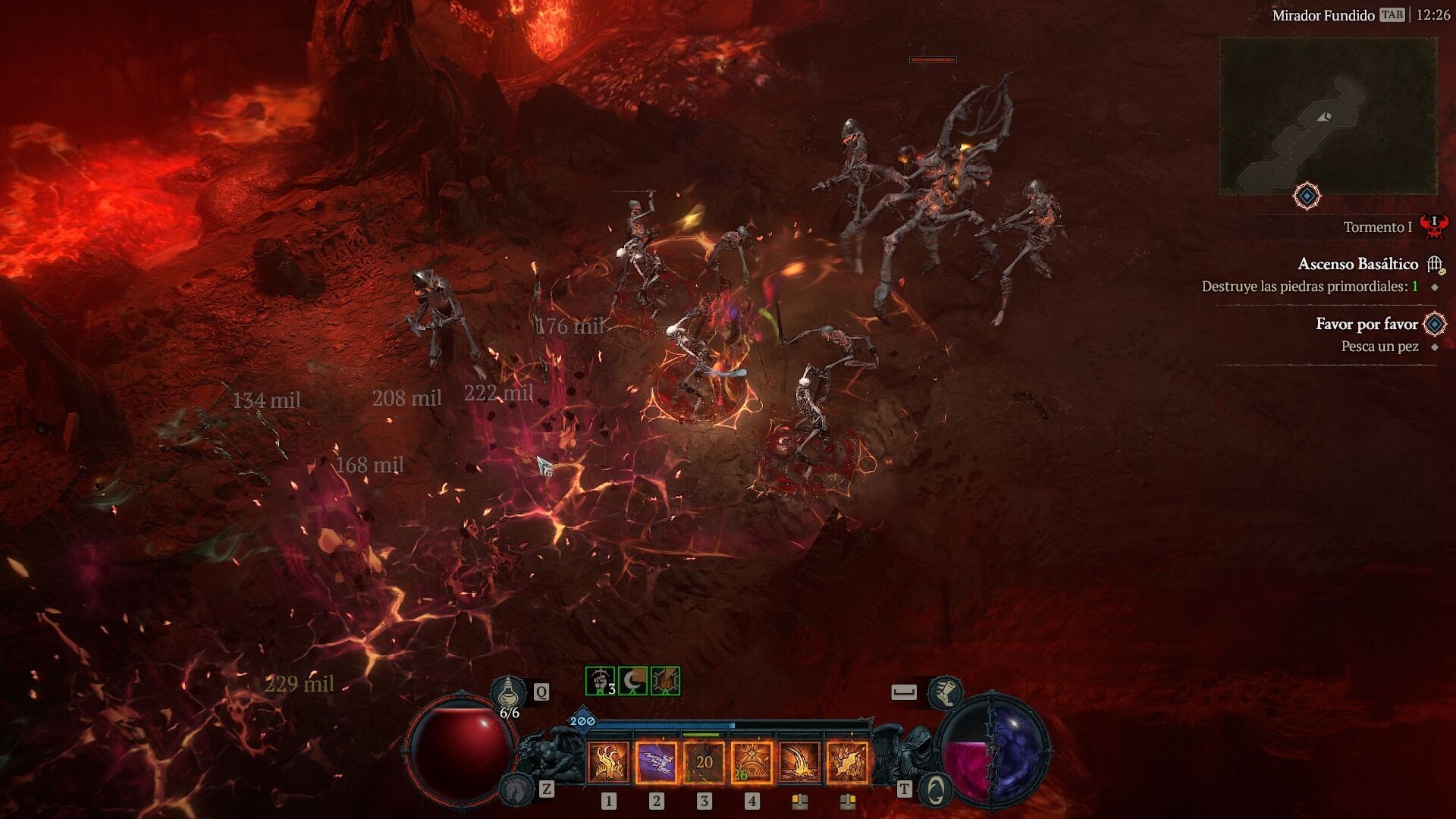Click the blue quest marker below the minimap
This screenshot has height=819, width=1456.
1307,196
